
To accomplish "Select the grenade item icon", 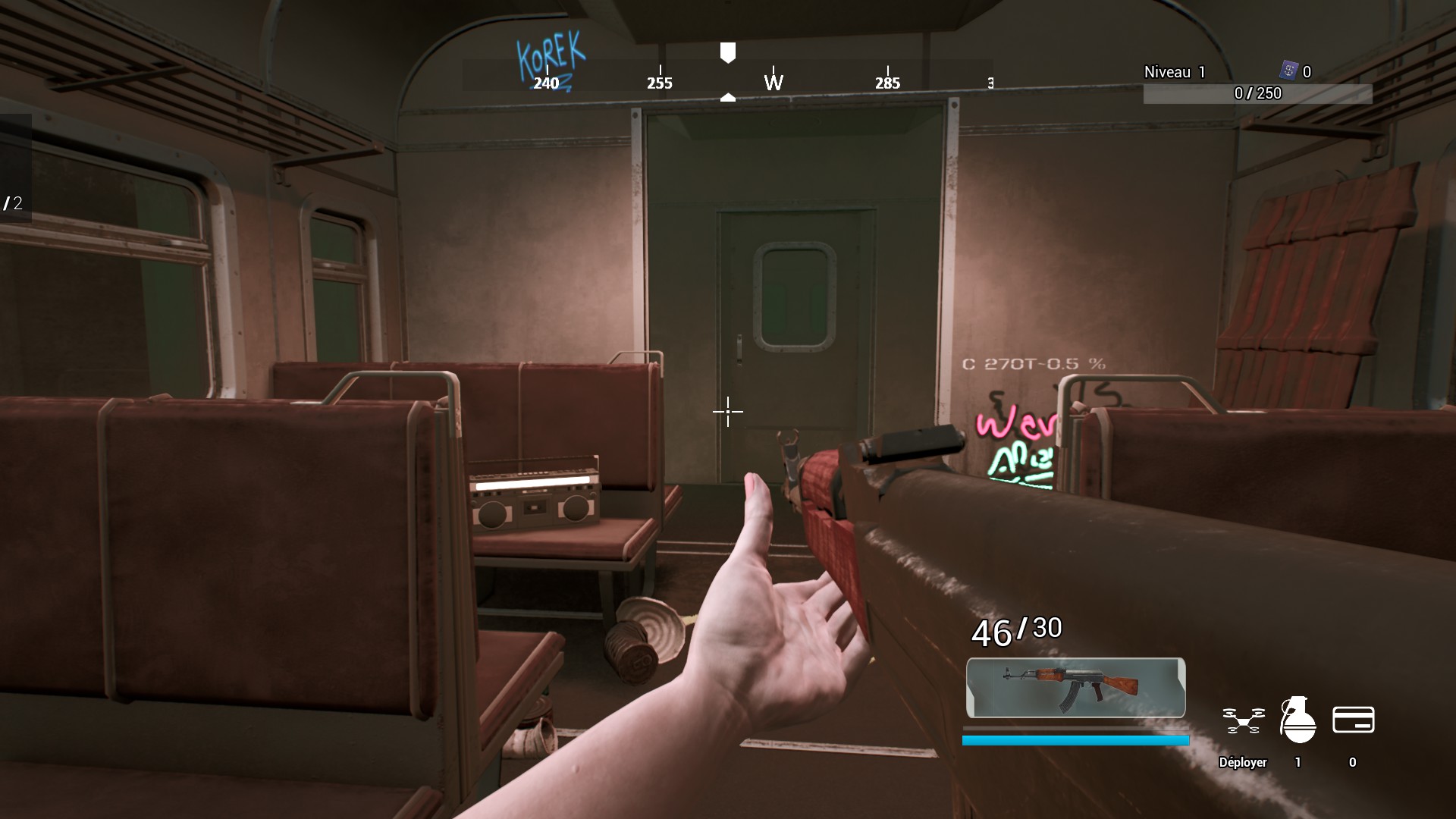I will click(1297, 718).
